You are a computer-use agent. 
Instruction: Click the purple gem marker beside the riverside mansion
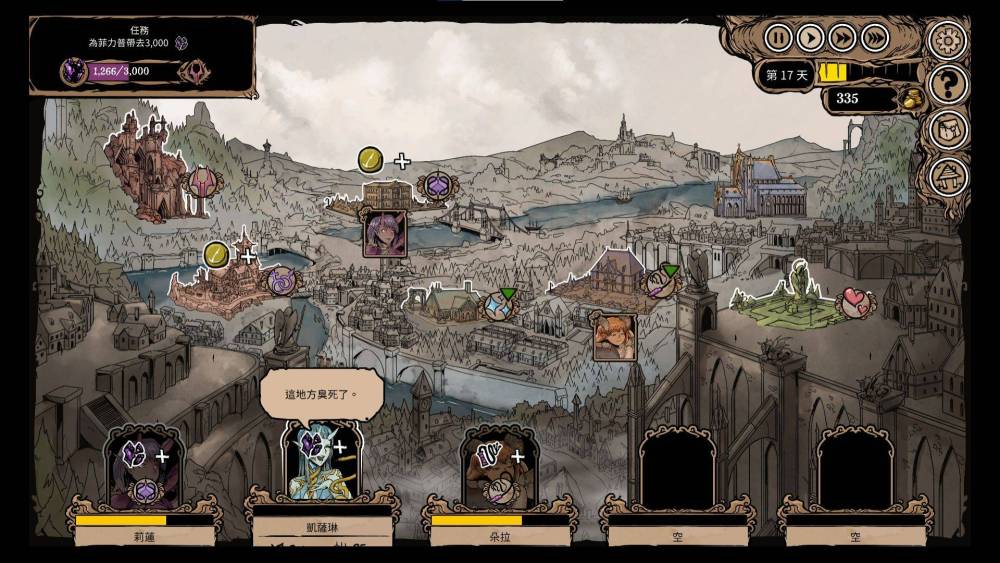(437, 186)
